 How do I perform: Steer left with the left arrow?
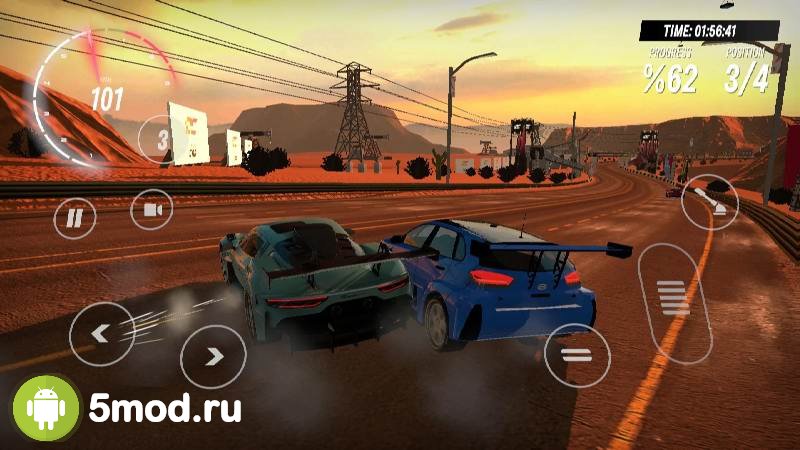[101, 333]
